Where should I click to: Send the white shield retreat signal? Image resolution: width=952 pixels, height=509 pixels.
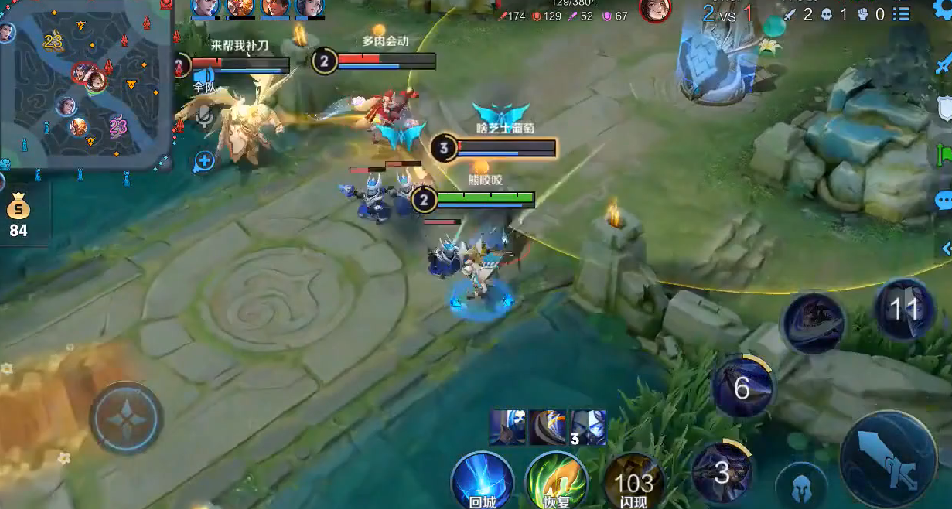(x=943, y=108)
